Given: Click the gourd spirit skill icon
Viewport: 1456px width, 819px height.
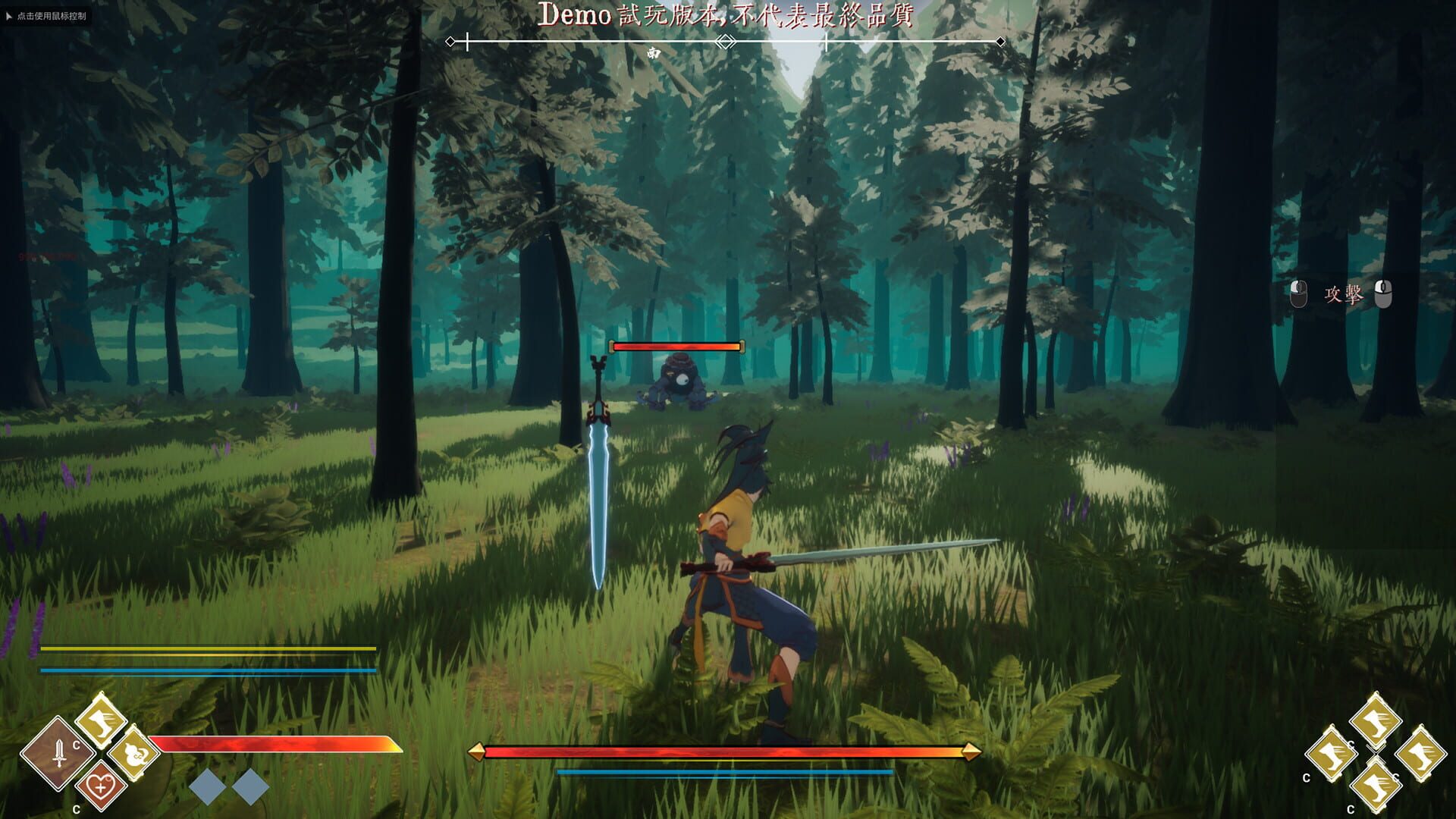Looking at the screenshot, I should [x=133, y=755].
